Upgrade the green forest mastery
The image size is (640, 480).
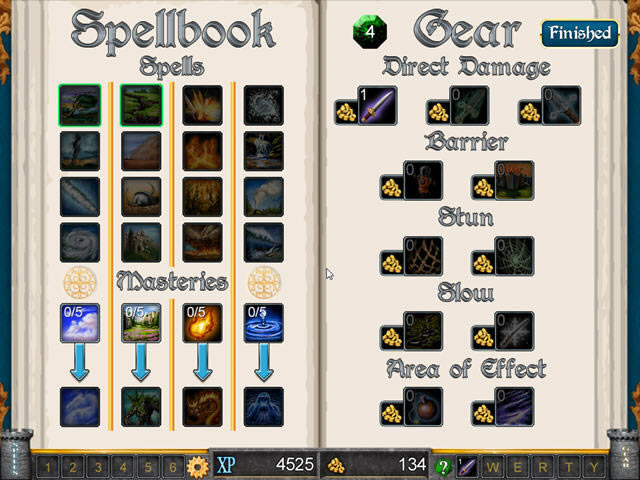tap(141, 324)
